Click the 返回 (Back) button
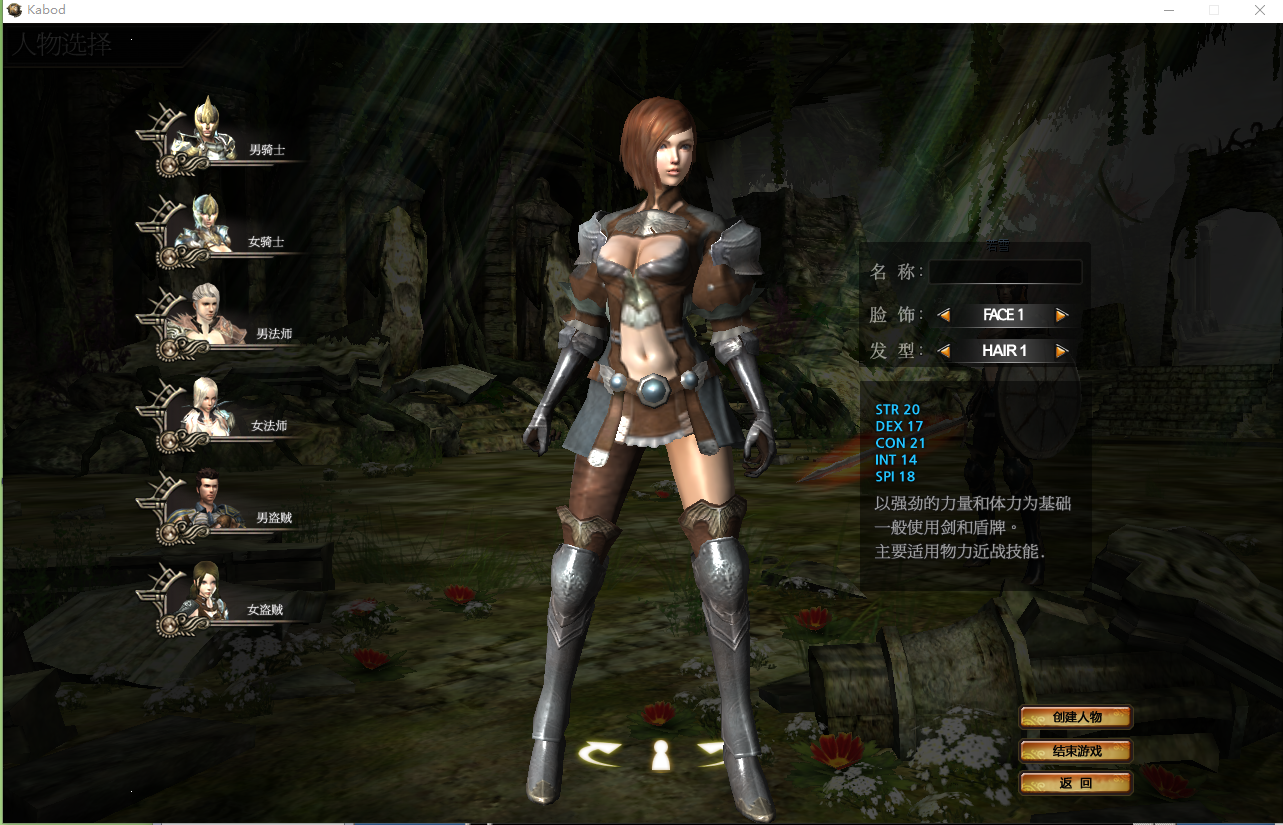 (1075, 783)
